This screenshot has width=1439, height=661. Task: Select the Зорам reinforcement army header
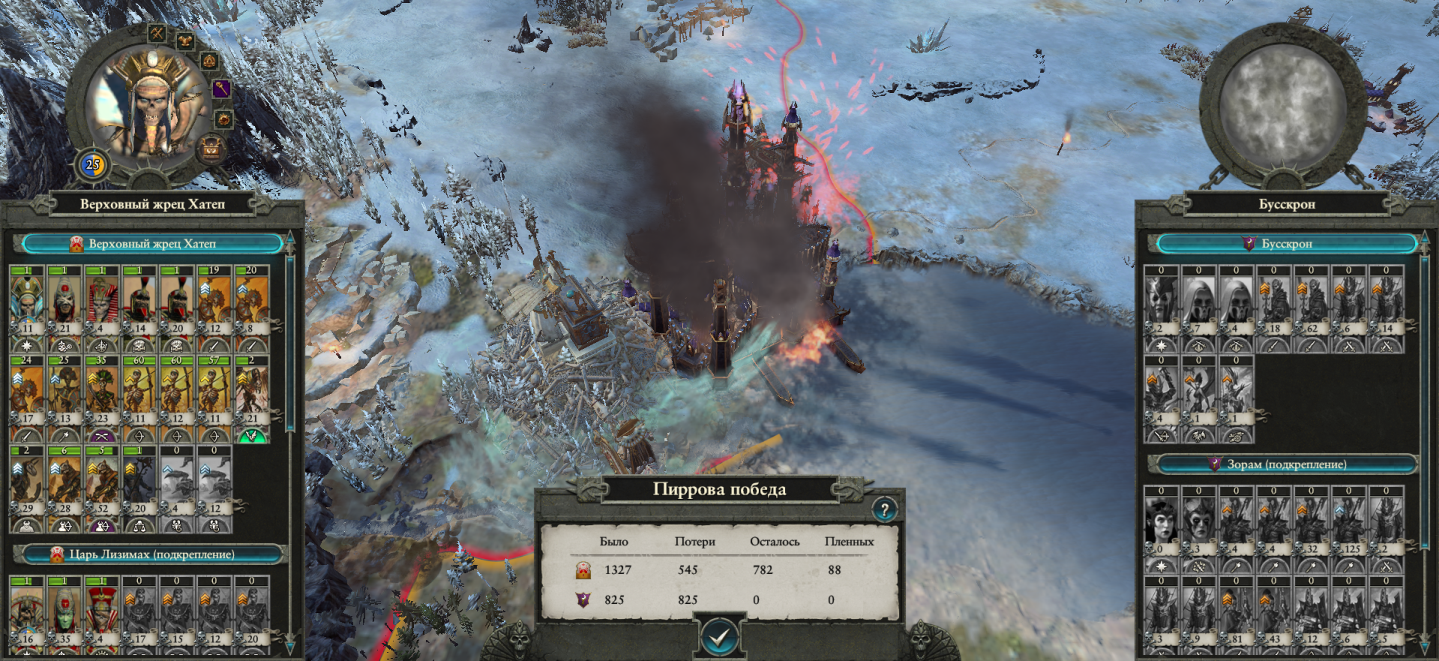[x=1288, y=464]
